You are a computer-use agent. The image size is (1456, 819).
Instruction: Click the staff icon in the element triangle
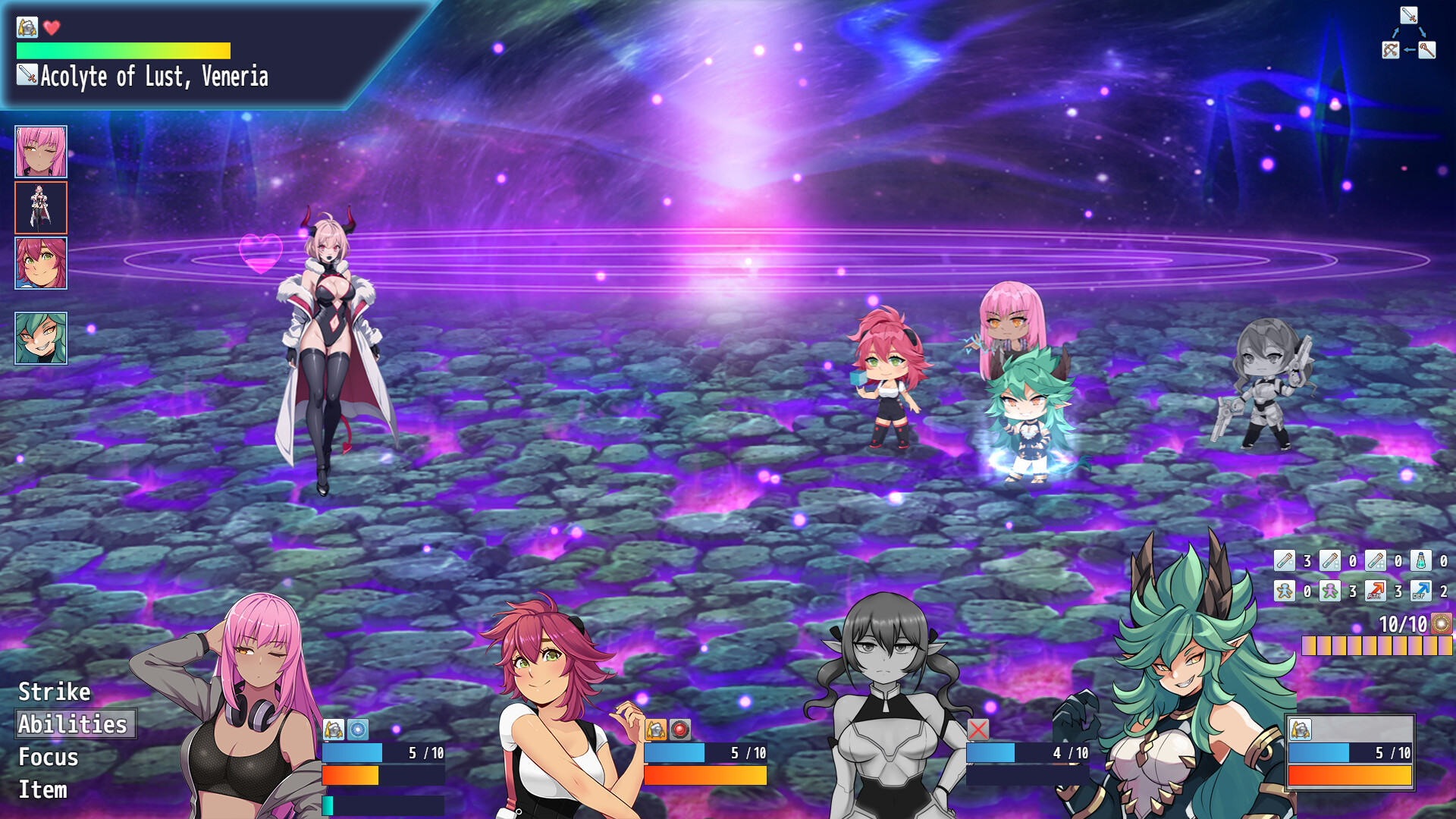click(x=1427, y=50)
